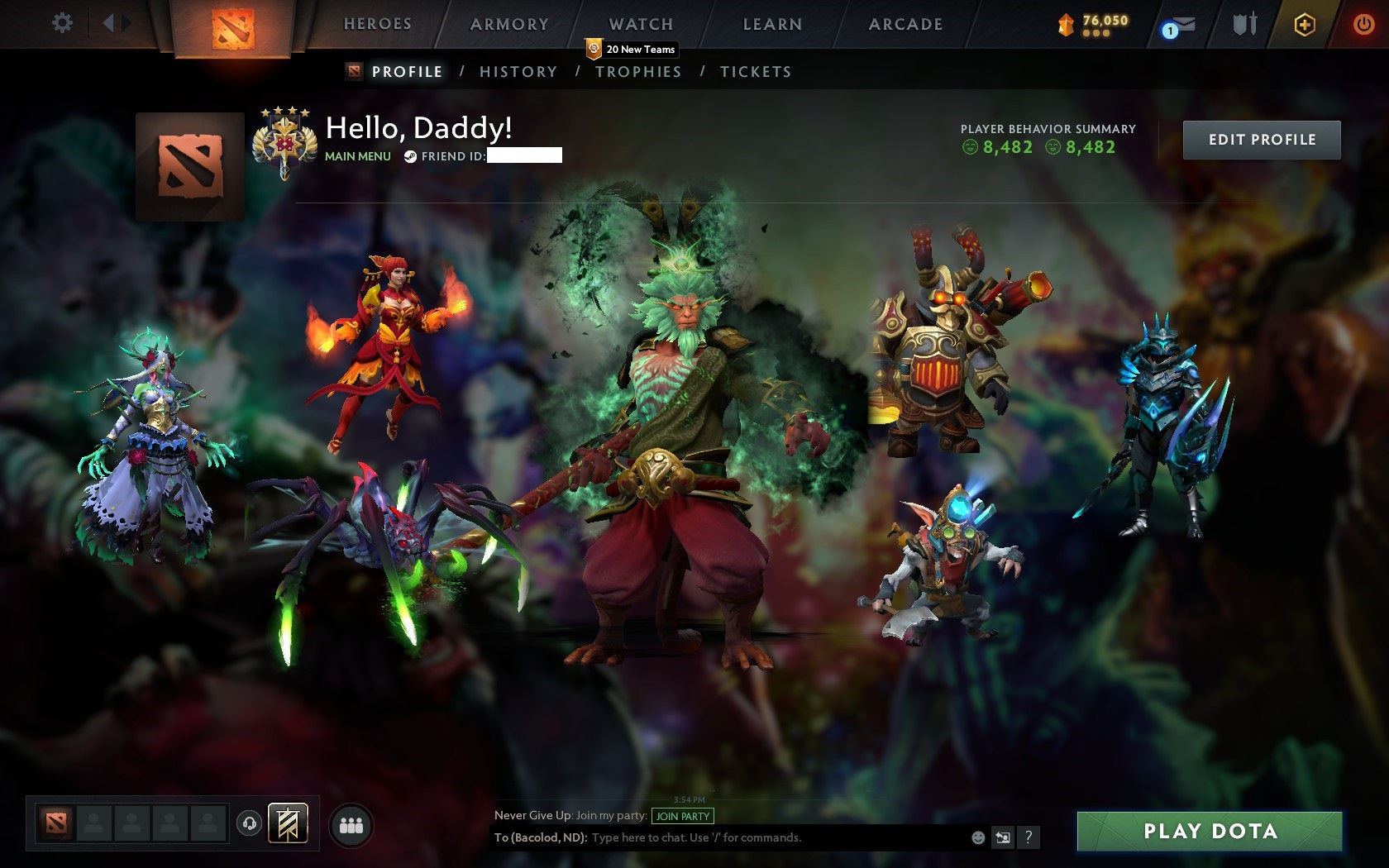Image resolution: width=1389 pixels, height=868 pixels.
Task: Toggle the chat channel switcher icon
Action: click(1002, 837)
